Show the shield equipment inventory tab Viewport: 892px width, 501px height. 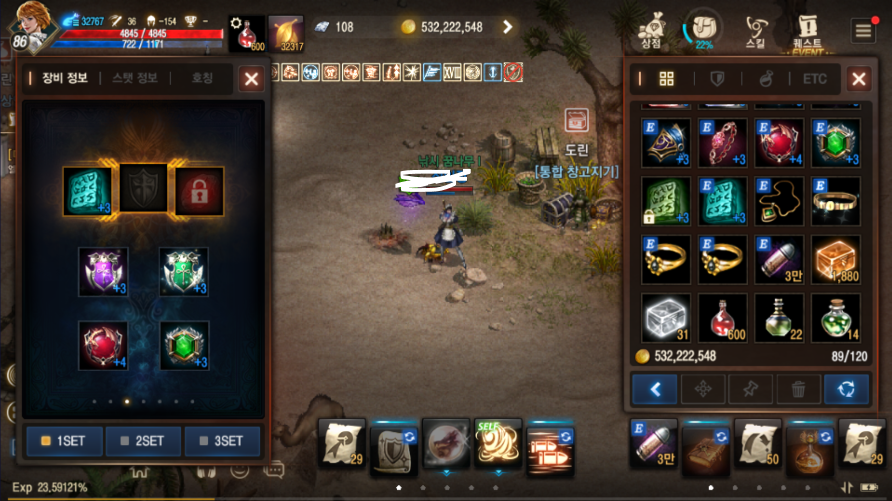[717, 79]
